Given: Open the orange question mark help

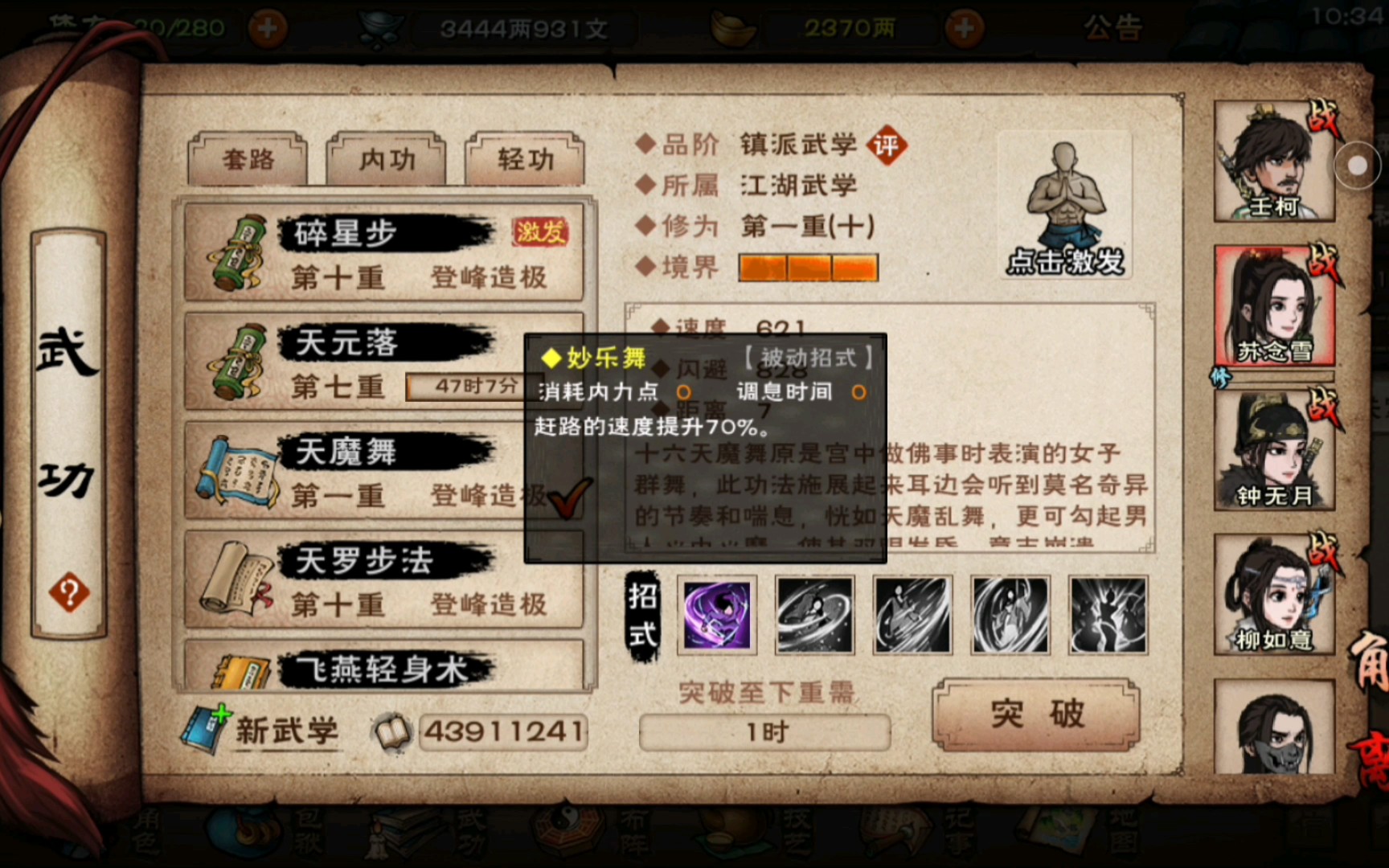Looking at the screenshot, I should click(x=69, y=593).
